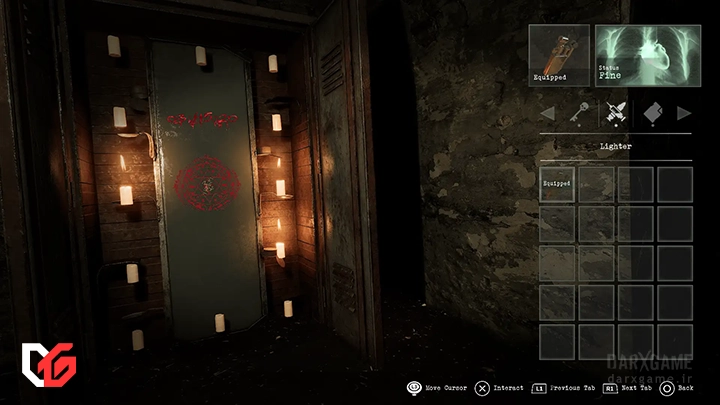The height and width of the screenshot is (405, 720).
Task: Go to next tab with right arrow
Action: [x=684, y=113]
